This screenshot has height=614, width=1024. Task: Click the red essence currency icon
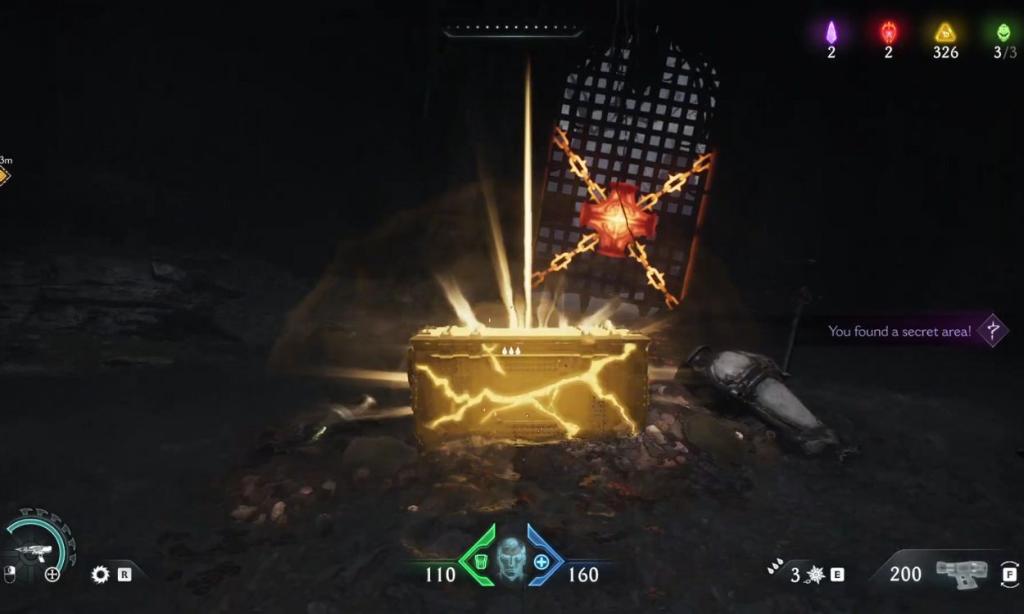888,32
